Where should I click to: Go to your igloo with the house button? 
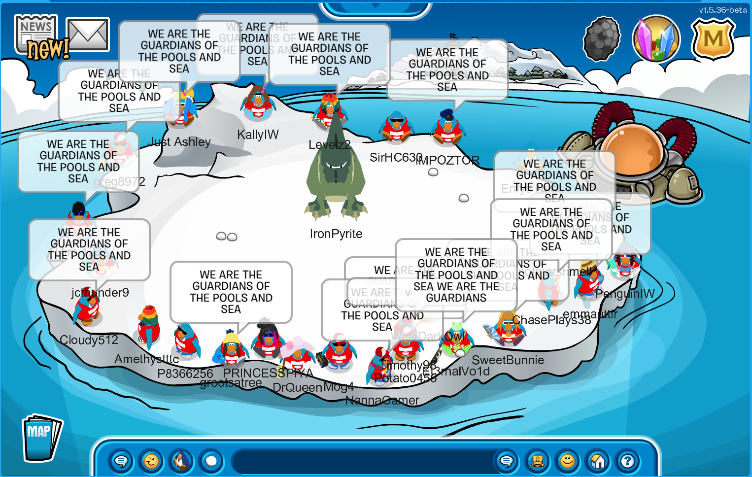[x=597, y=461]
